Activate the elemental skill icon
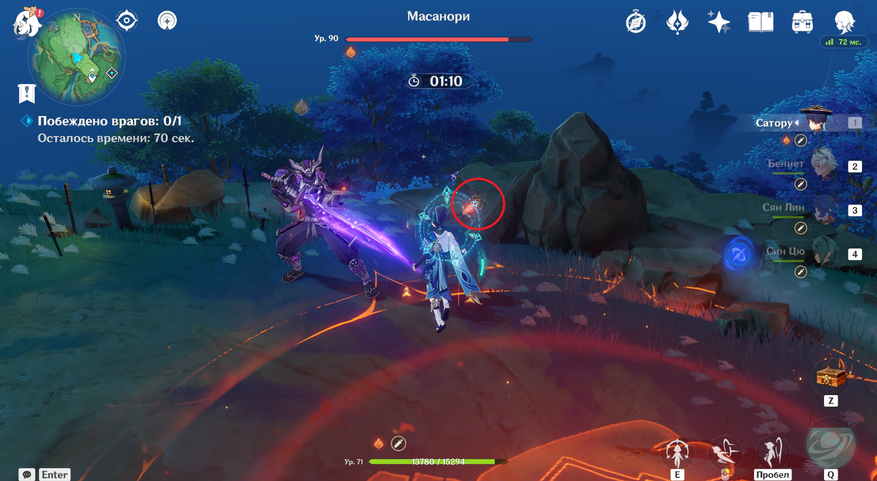 click(678, 452)
